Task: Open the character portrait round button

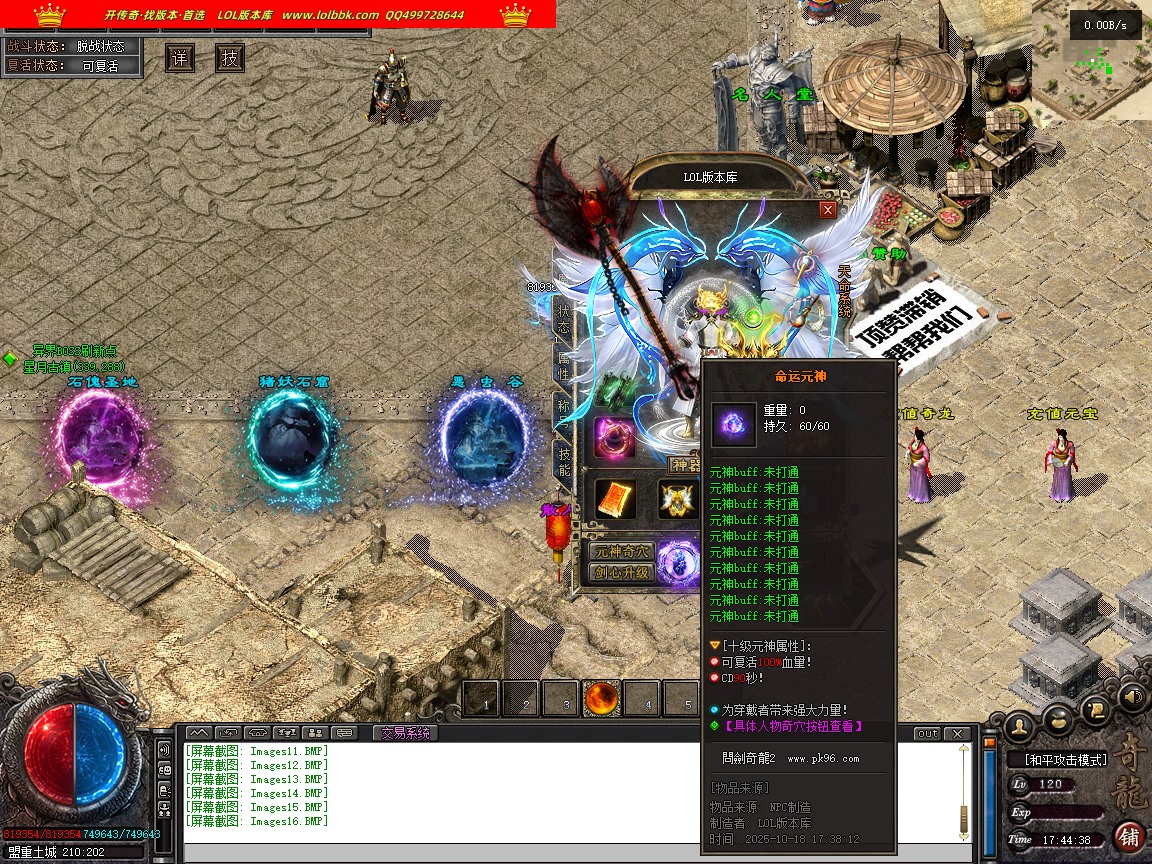Action: tap(1020, 724)
